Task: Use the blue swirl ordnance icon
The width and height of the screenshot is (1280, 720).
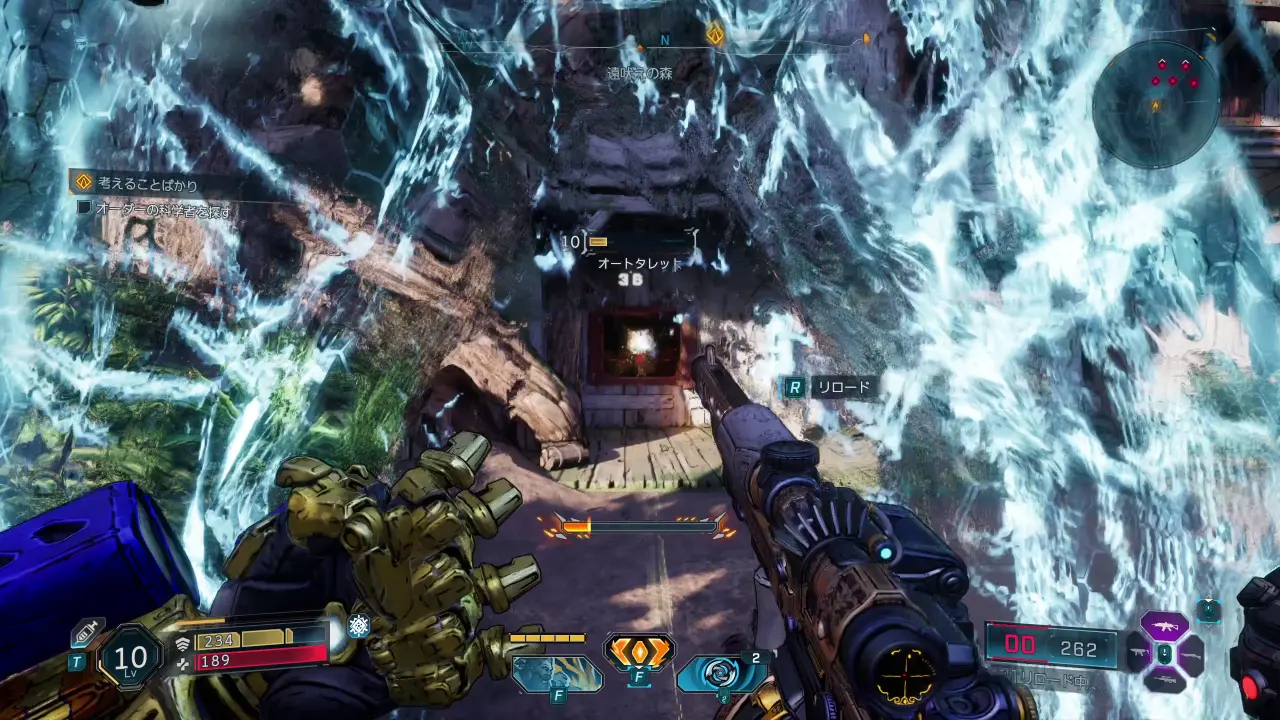Action: click(x=719, y=673)
